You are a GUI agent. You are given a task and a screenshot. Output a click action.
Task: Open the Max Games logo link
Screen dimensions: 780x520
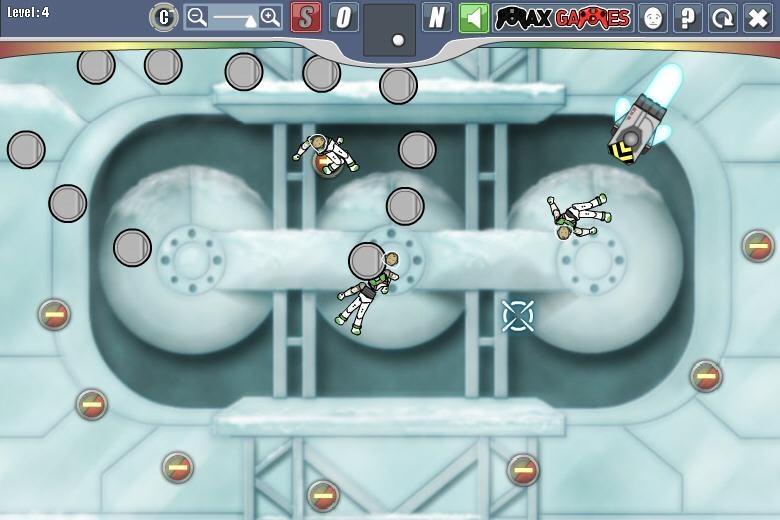(564, 17)
